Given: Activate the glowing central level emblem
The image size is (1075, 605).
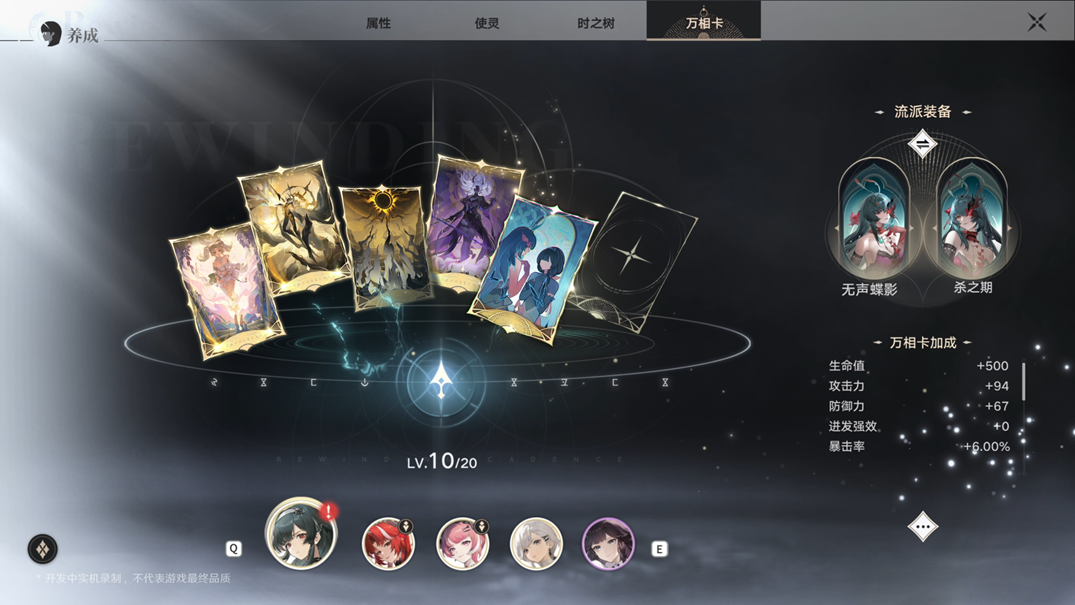Looking at the screenshot, I should 441,381.
